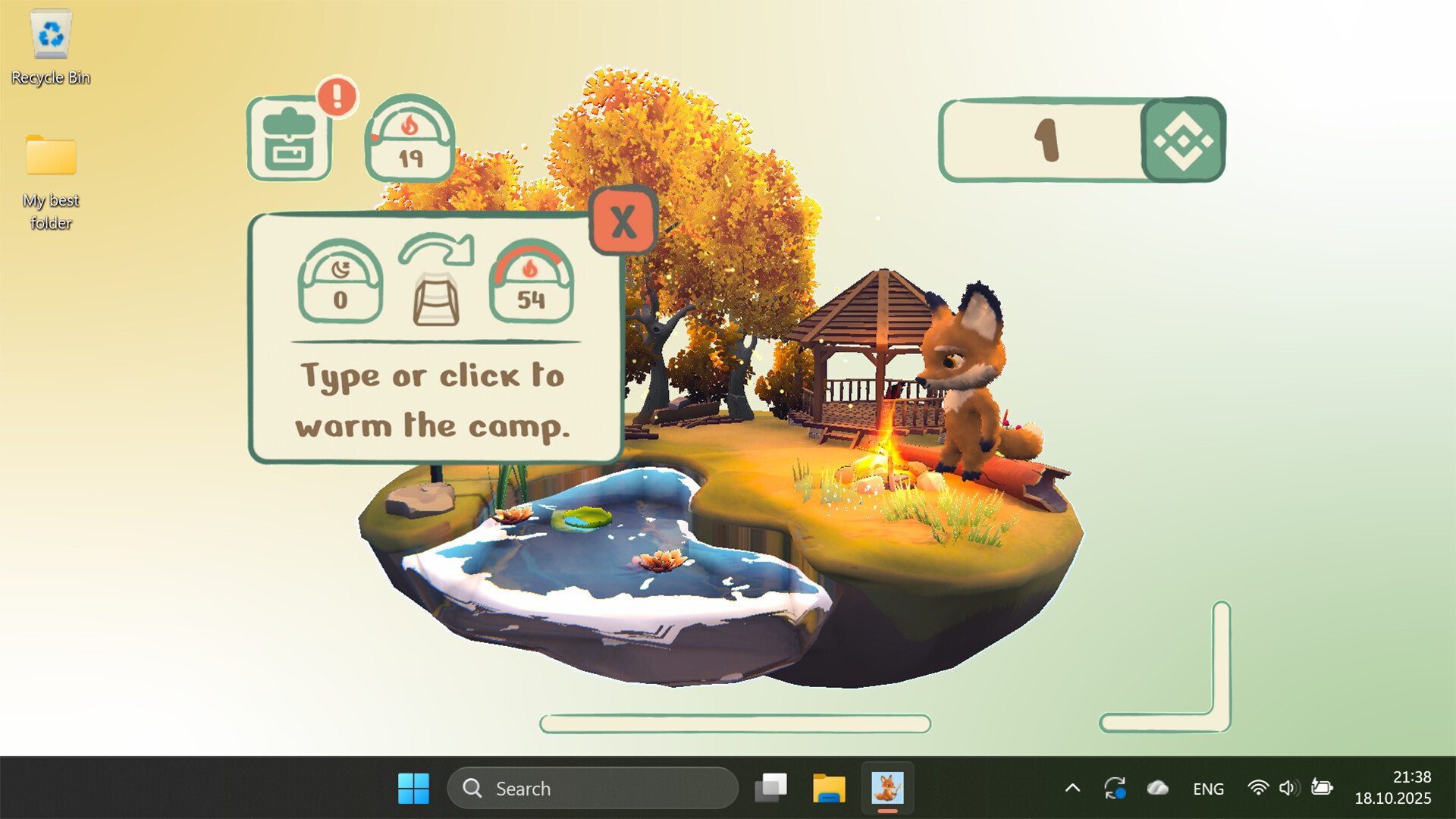Open the backpack inventory
This screenshot has width=1456, height=819.
coord(290,140)
